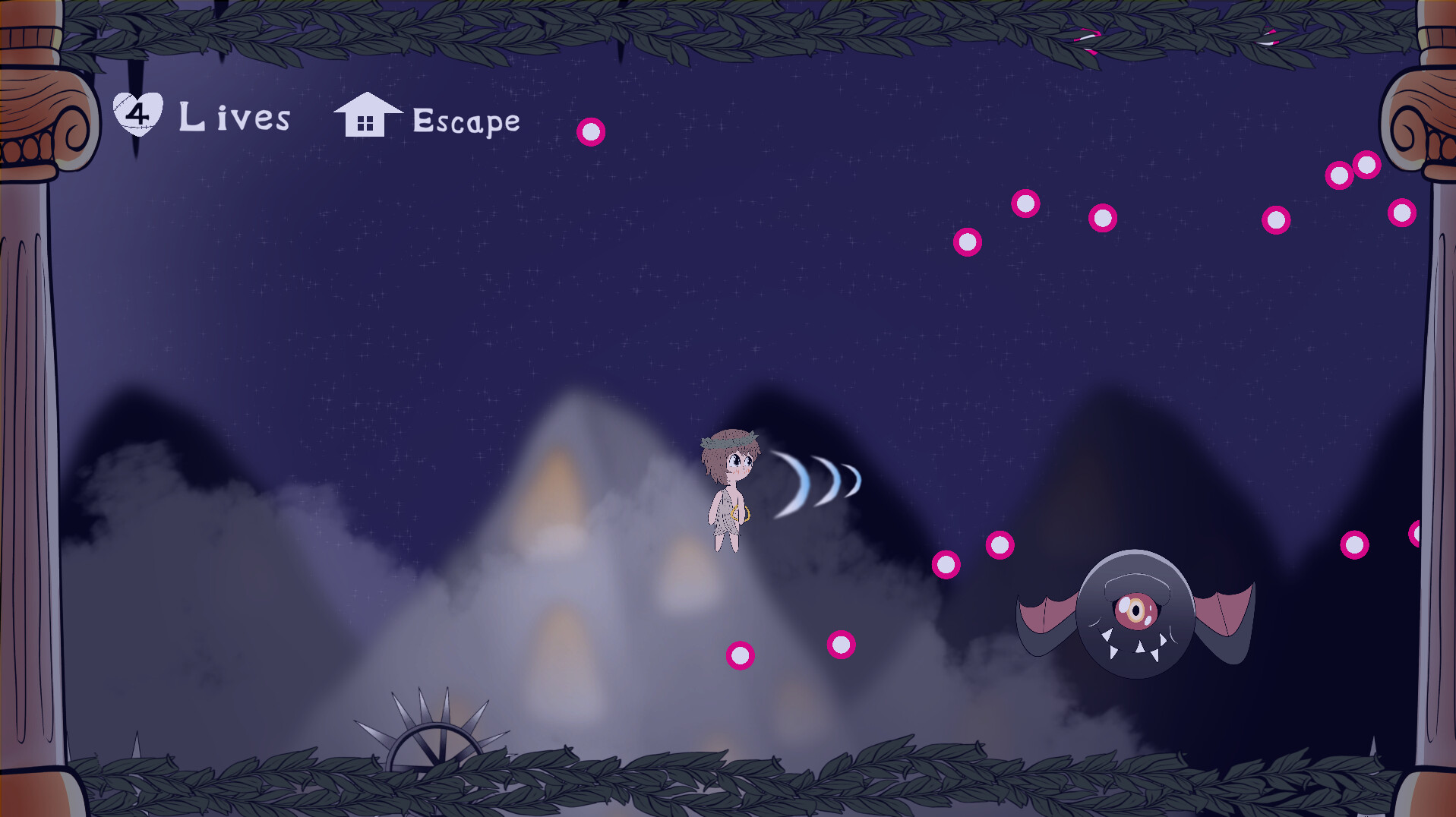The image size is (1456, 817).
Task: Click the lone pink orb near the Escape label
Action: (592, 131)
